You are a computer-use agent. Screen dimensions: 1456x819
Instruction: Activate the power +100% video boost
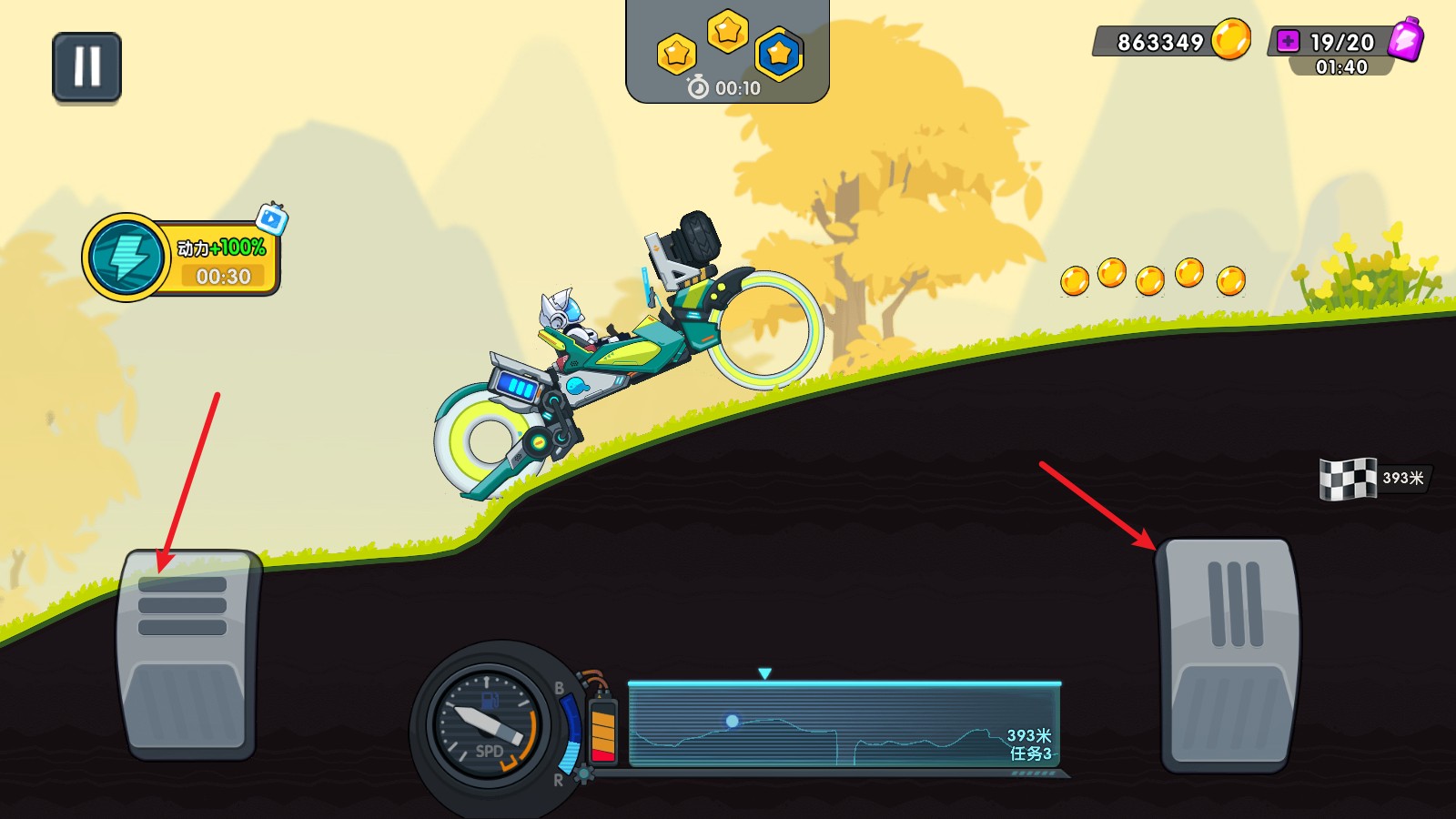tap(182, 258)
